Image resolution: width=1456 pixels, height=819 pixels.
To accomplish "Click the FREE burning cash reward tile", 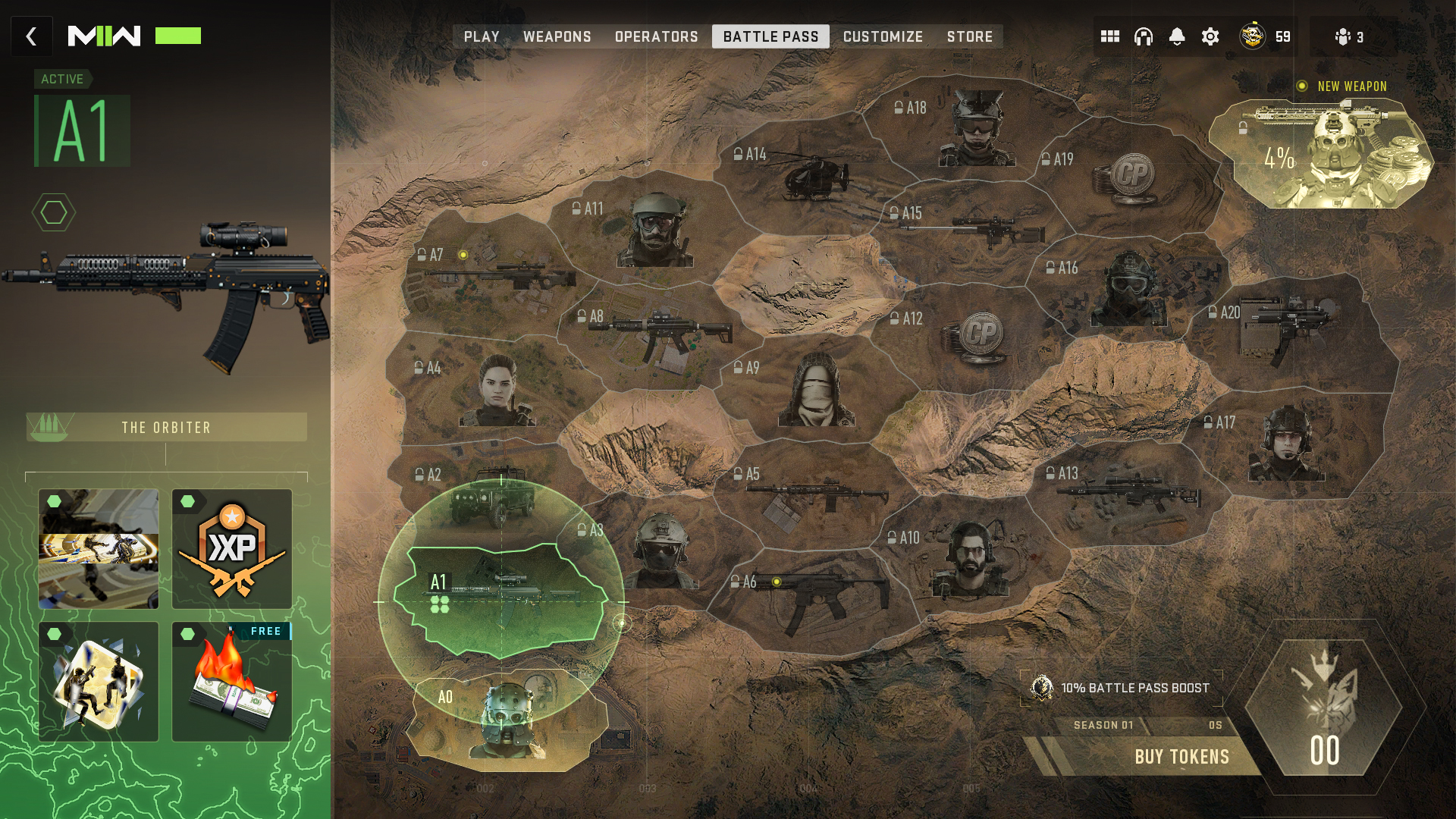I will point(233,681).
